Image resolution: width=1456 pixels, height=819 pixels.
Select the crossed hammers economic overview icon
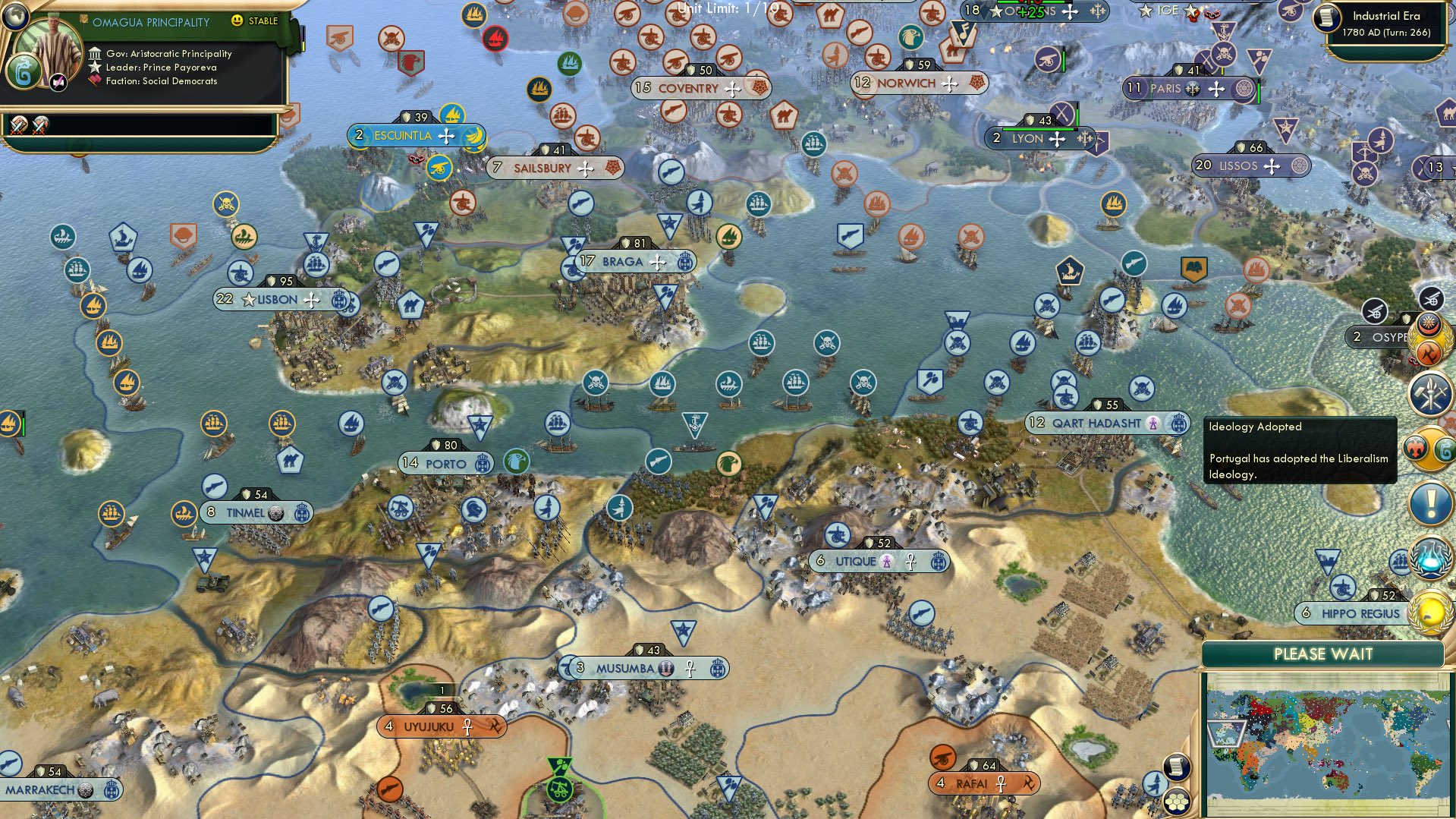point(1431,392)
